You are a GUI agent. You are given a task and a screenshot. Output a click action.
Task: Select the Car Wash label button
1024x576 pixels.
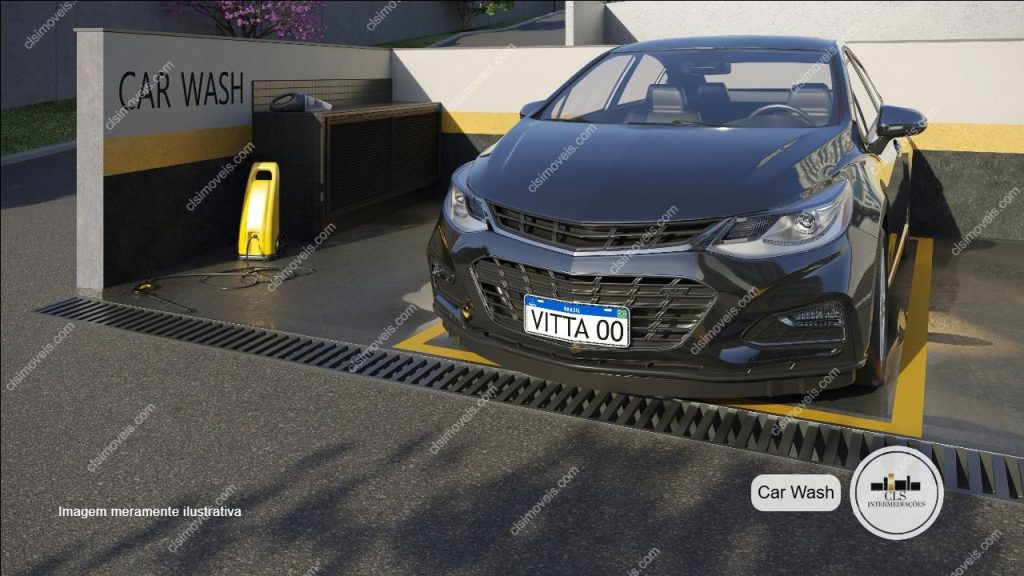coord(795,492)
